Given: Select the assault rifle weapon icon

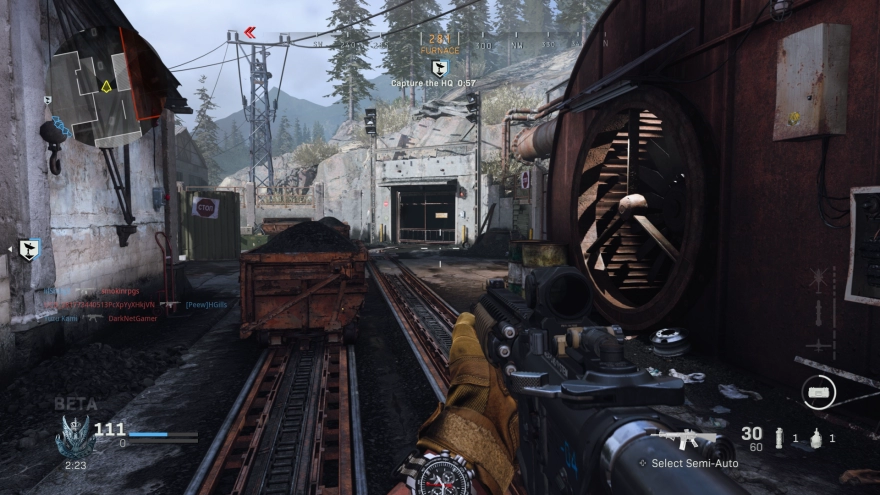Looking at the screenshot, I should point(690,440).
